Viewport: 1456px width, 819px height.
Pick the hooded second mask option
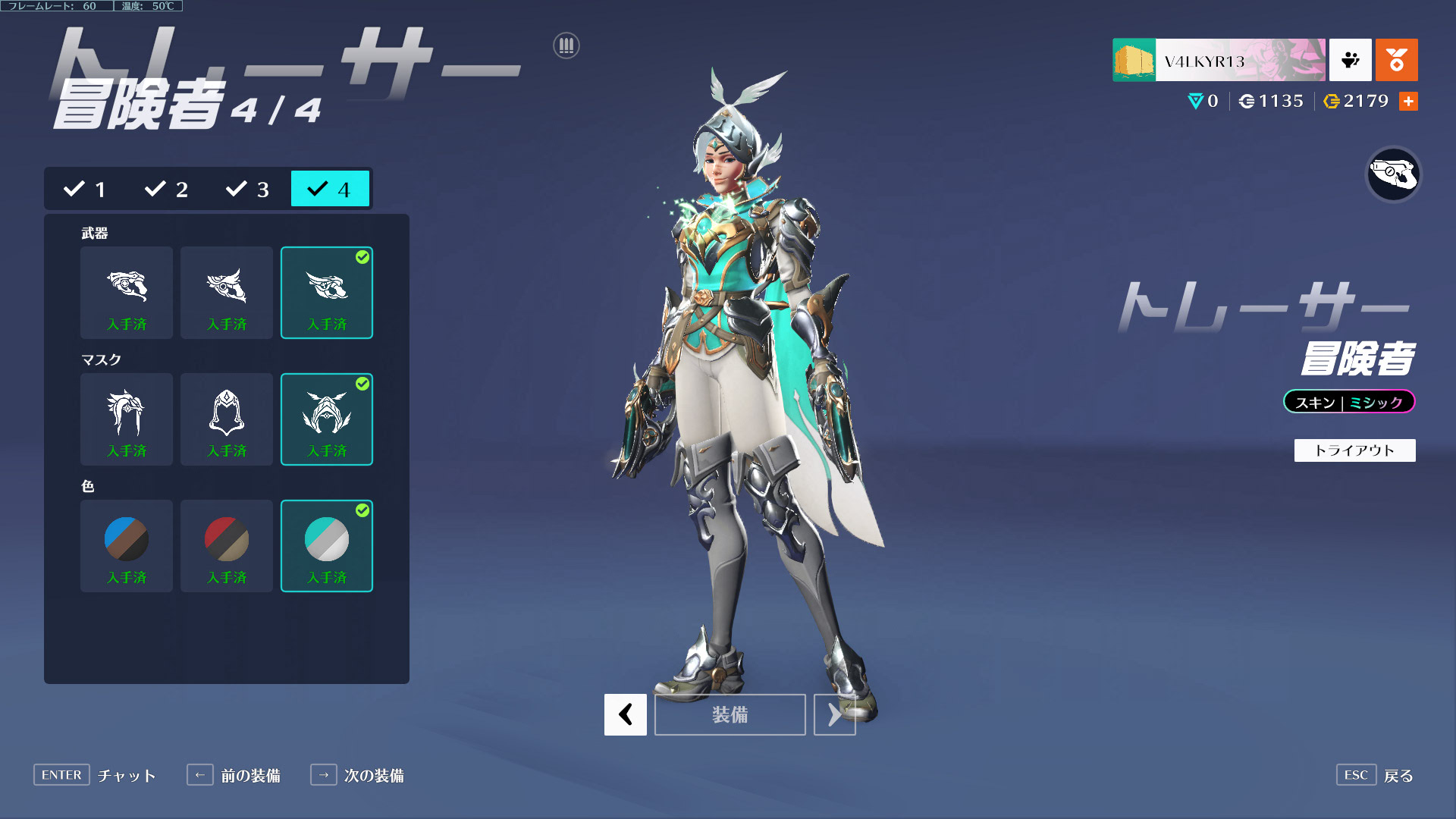click(227, 419)
